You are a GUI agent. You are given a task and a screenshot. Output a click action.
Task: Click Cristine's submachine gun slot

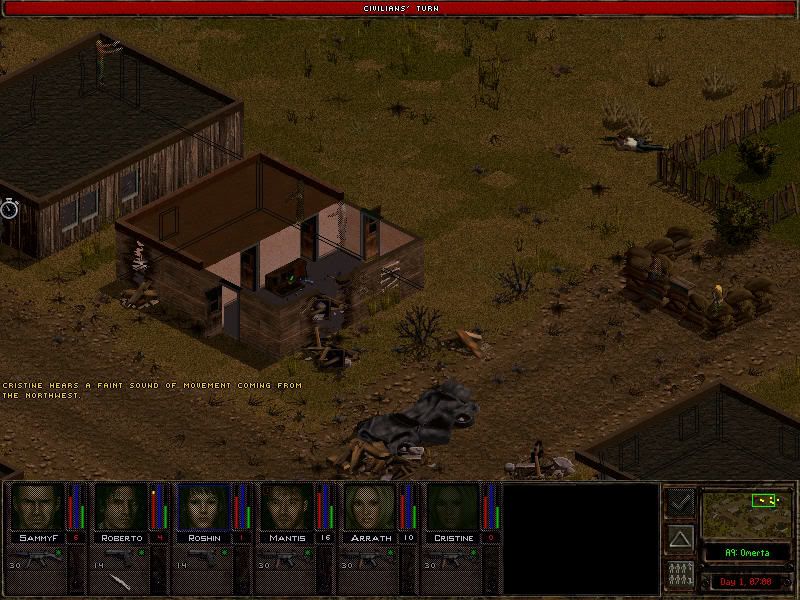coord(452,556)
